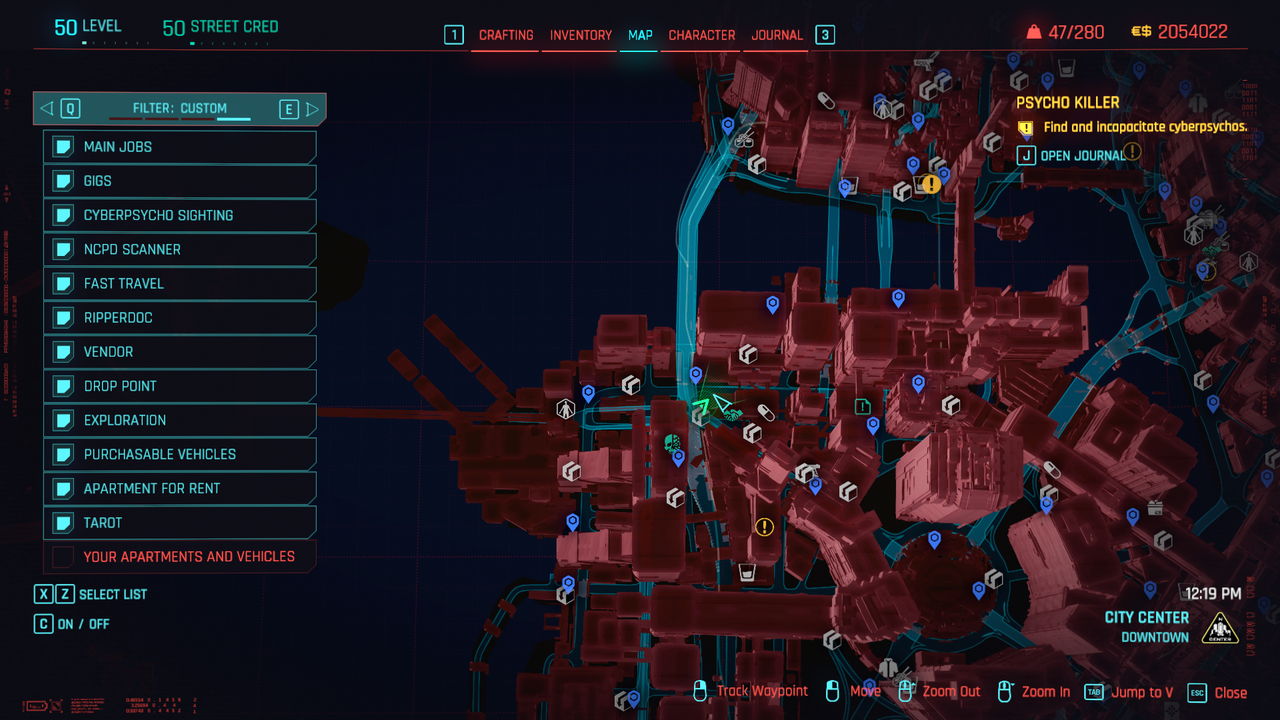Toggle Apartment for Rent filter

(180, 488)
